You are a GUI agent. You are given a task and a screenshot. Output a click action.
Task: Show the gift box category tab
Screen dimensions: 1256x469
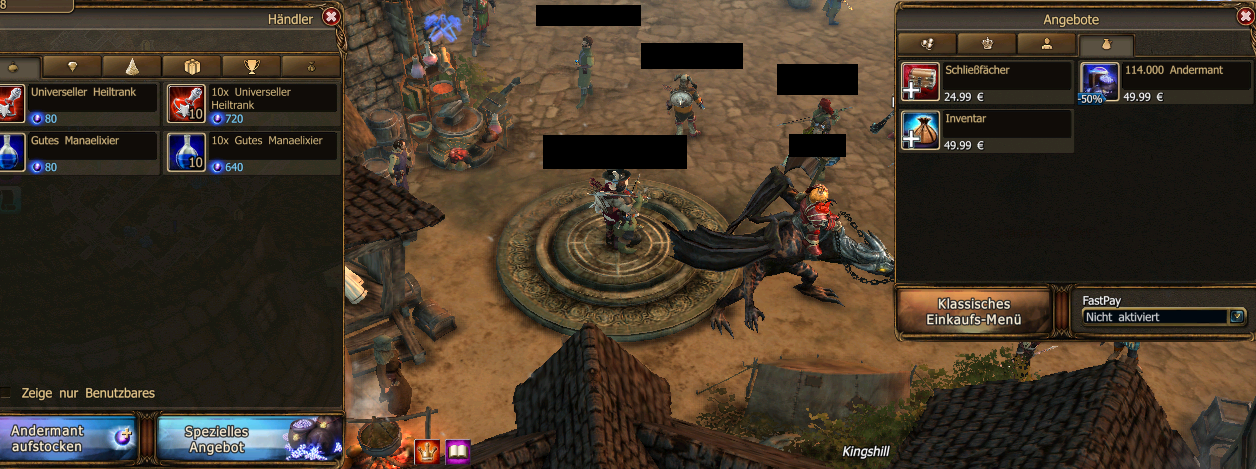(192, 67)
